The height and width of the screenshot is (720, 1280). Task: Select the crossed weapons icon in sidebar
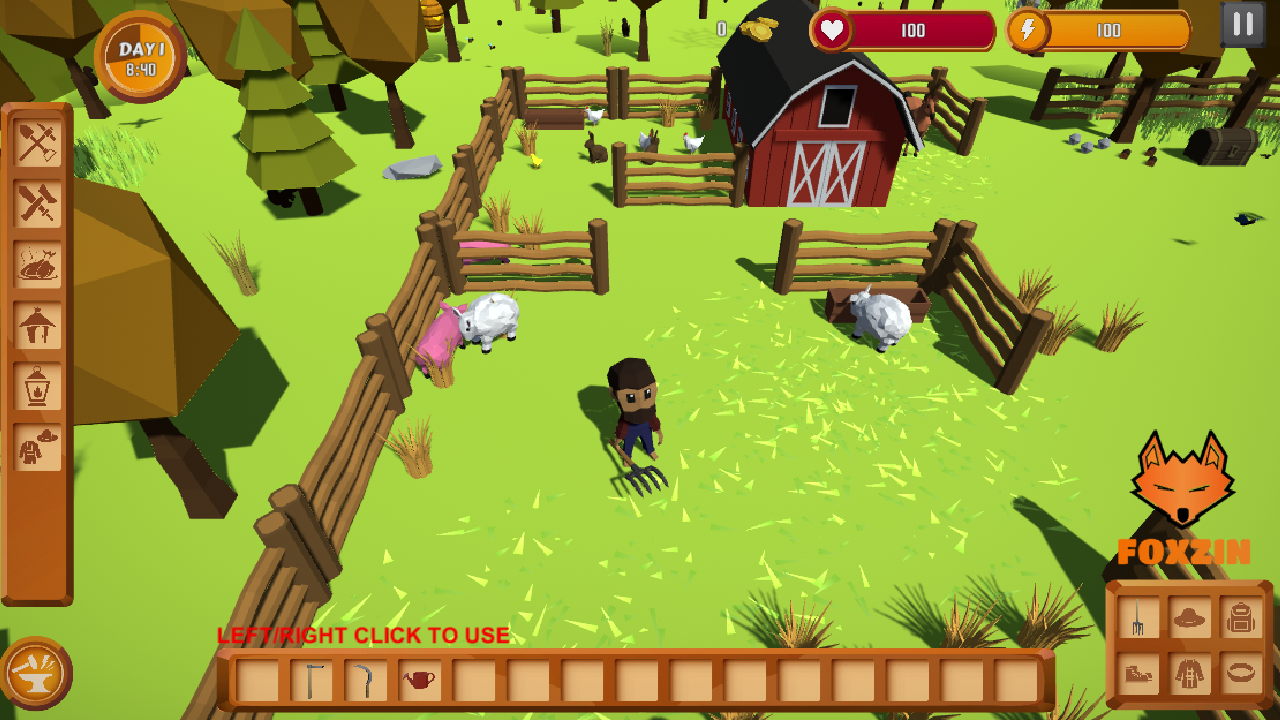tap(38, 205)
